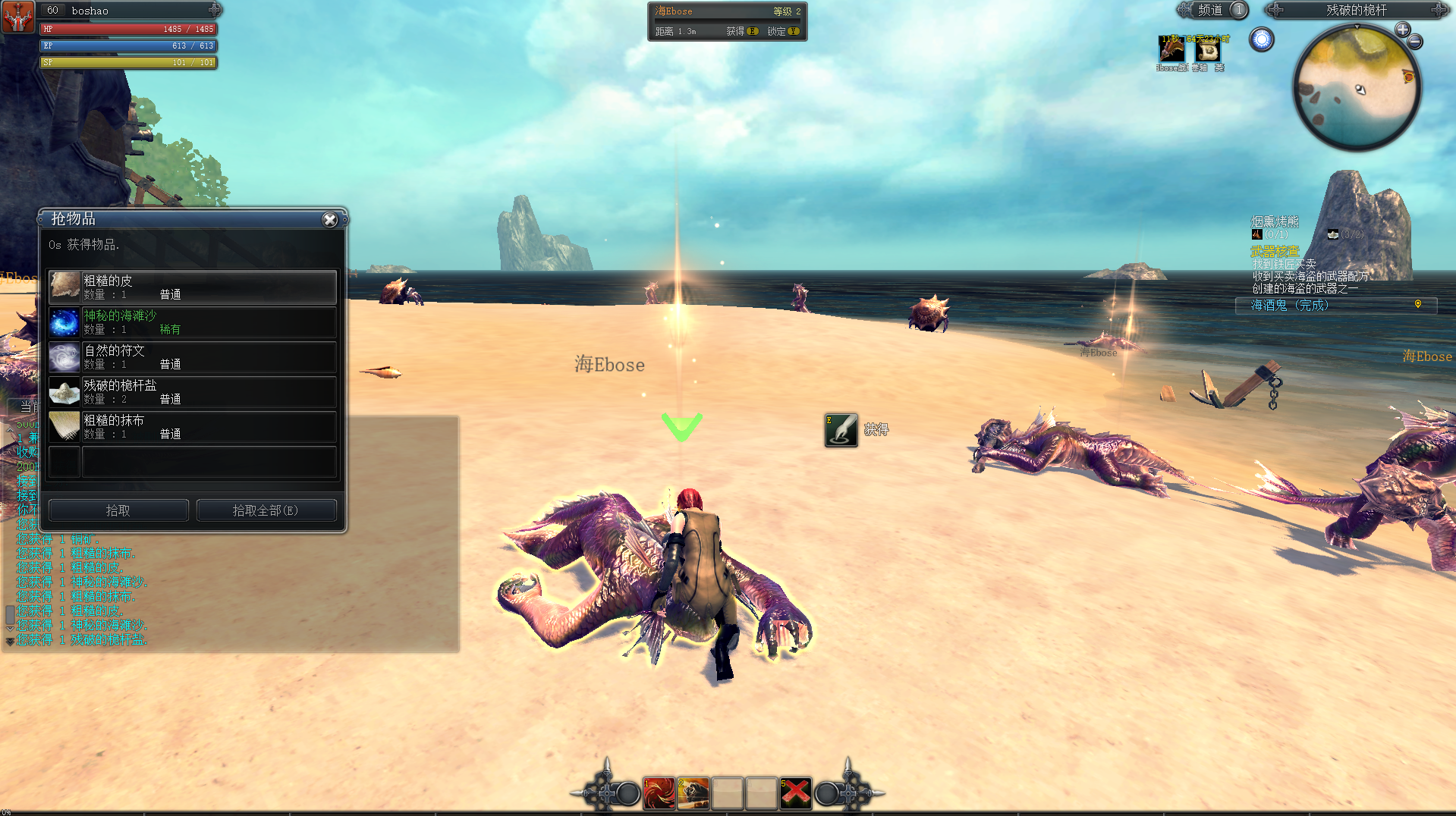Select the 粗糙的抹布 loot item
This screenshot has width=1456, height=816.
(193, 427)
